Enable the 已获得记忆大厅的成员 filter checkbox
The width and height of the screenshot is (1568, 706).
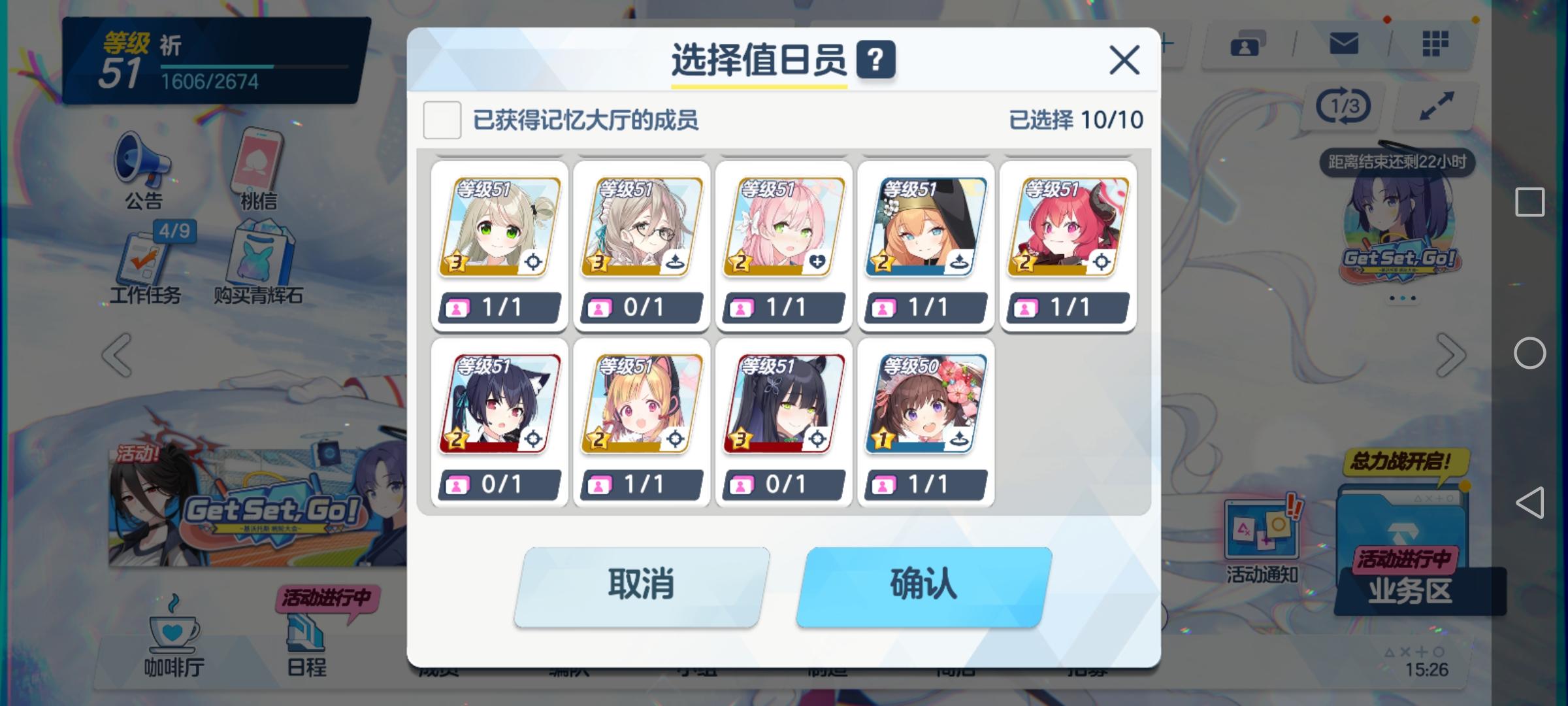pyautogui.click(x=442, y=122)
